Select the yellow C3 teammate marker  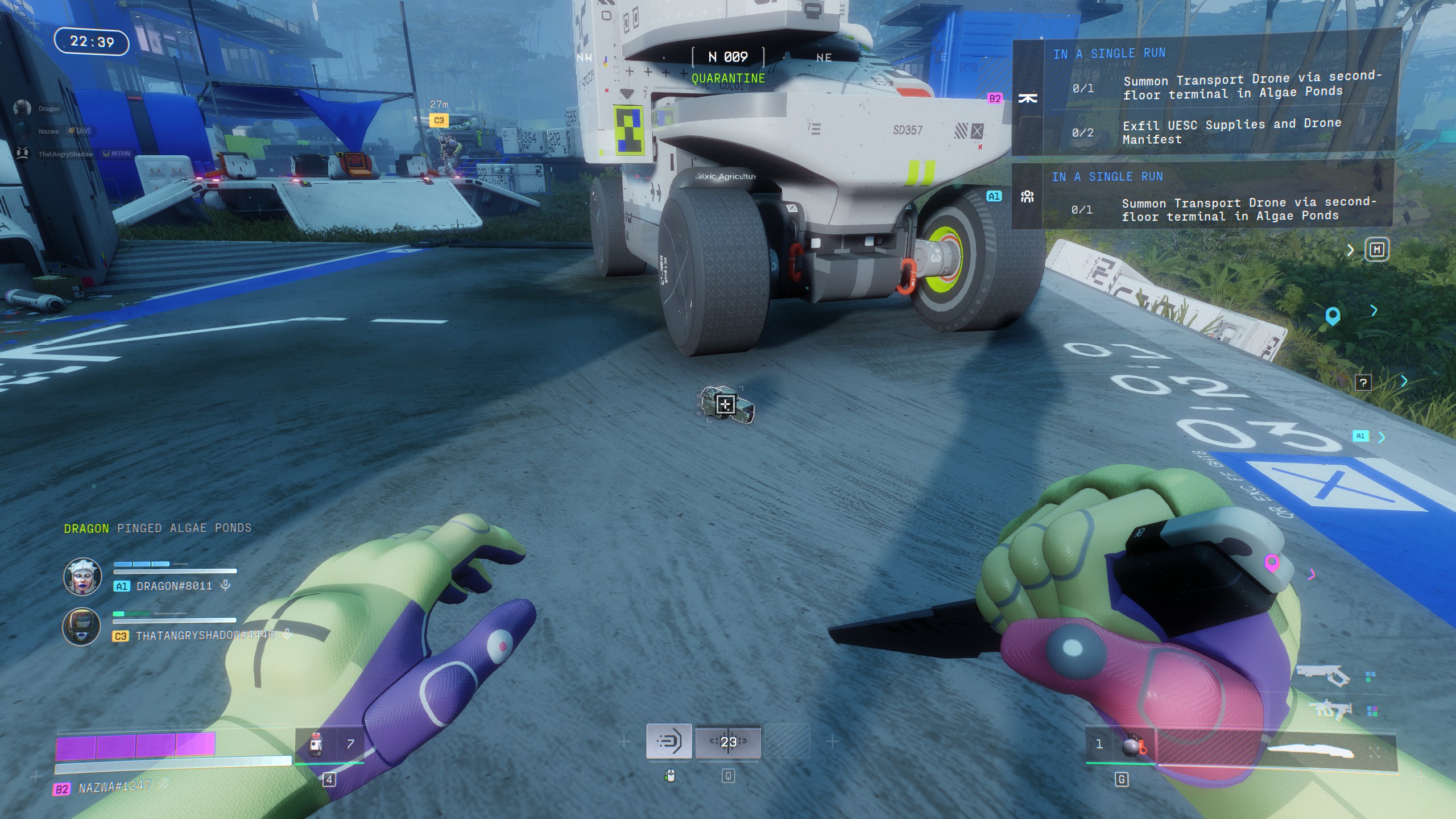click(439, 121)
